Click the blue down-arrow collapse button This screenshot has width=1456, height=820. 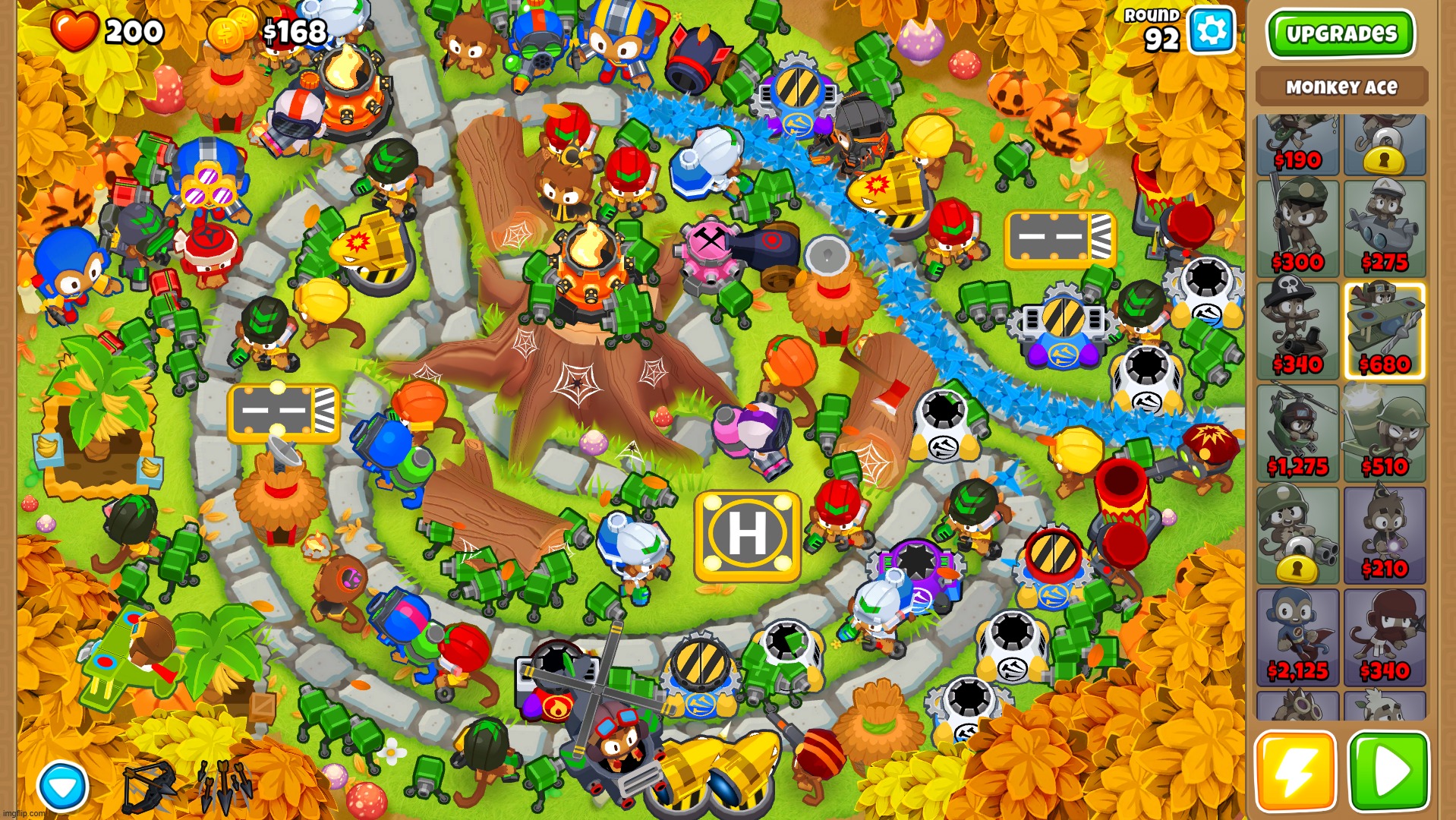[x=62, y=786]
